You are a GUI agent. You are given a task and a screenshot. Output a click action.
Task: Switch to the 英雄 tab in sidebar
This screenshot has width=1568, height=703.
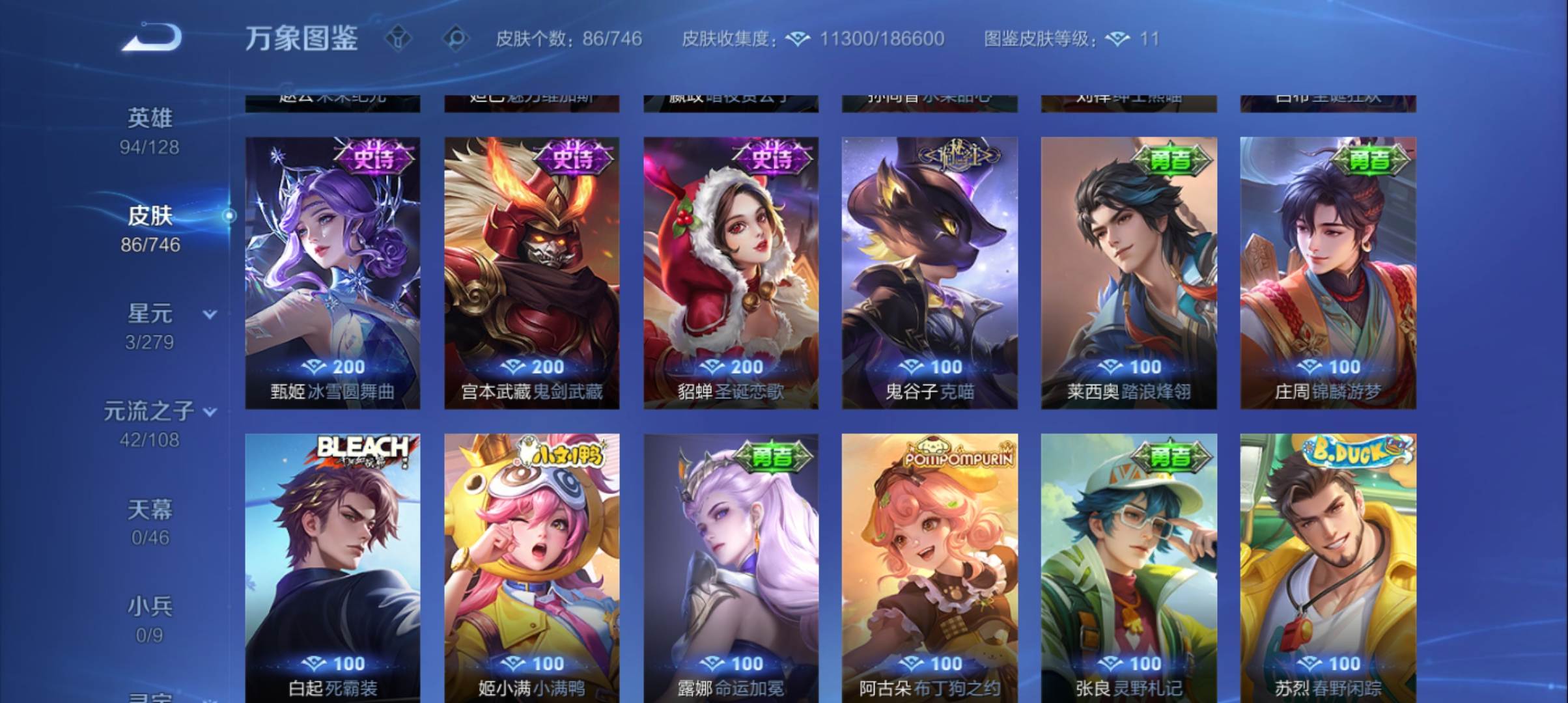click(x=148, y=119)
